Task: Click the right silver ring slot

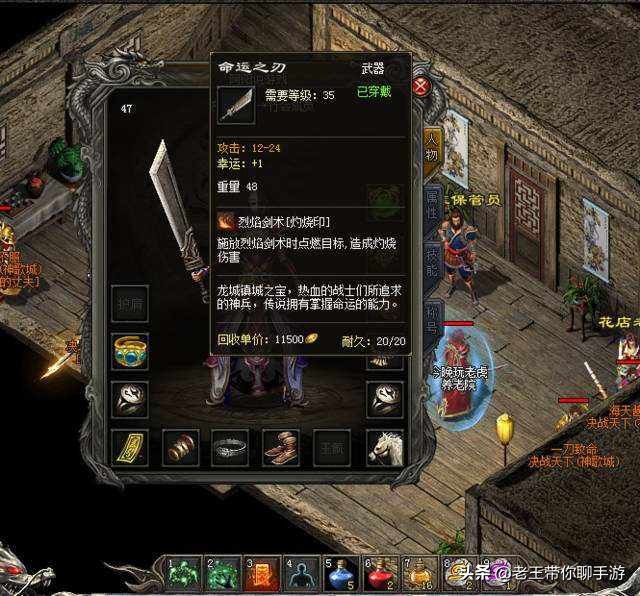Action: coord(384,399)
